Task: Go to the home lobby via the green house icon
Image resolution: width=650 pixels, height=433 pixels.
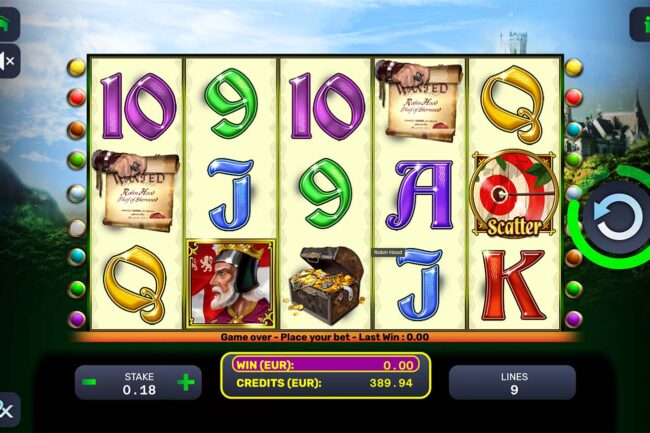Action: click(6, 21)
